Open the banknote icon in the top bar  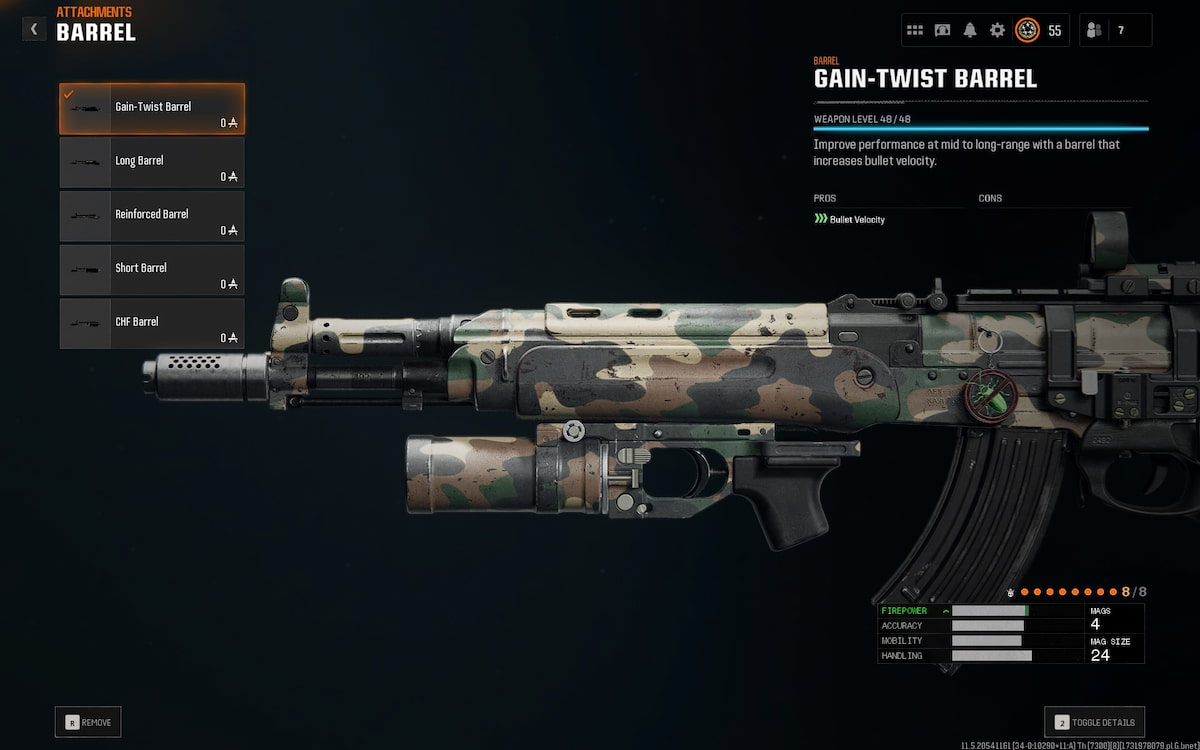[x=942, y=30]
